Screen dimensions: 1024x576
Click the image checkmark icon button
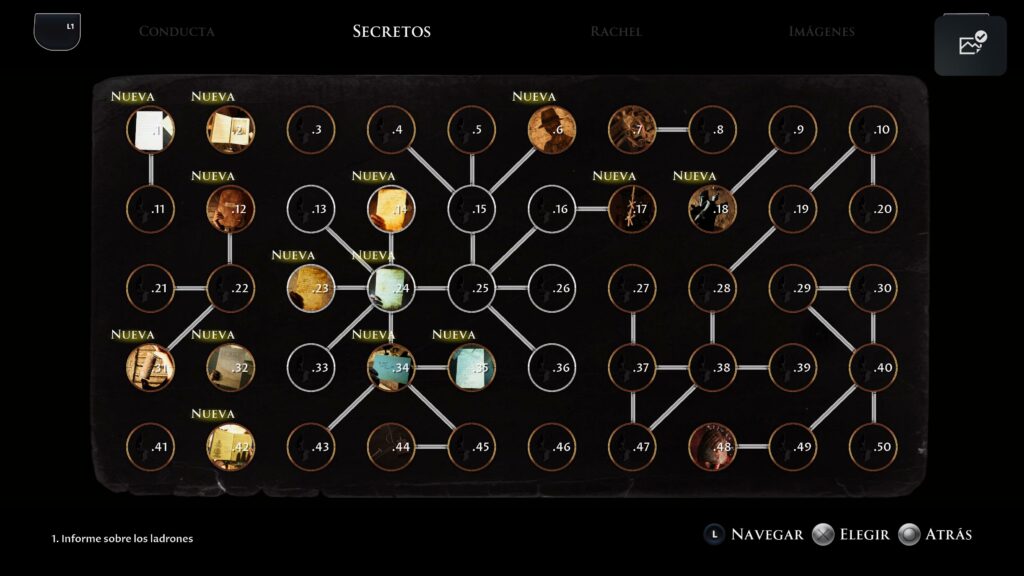coord(970,45)
